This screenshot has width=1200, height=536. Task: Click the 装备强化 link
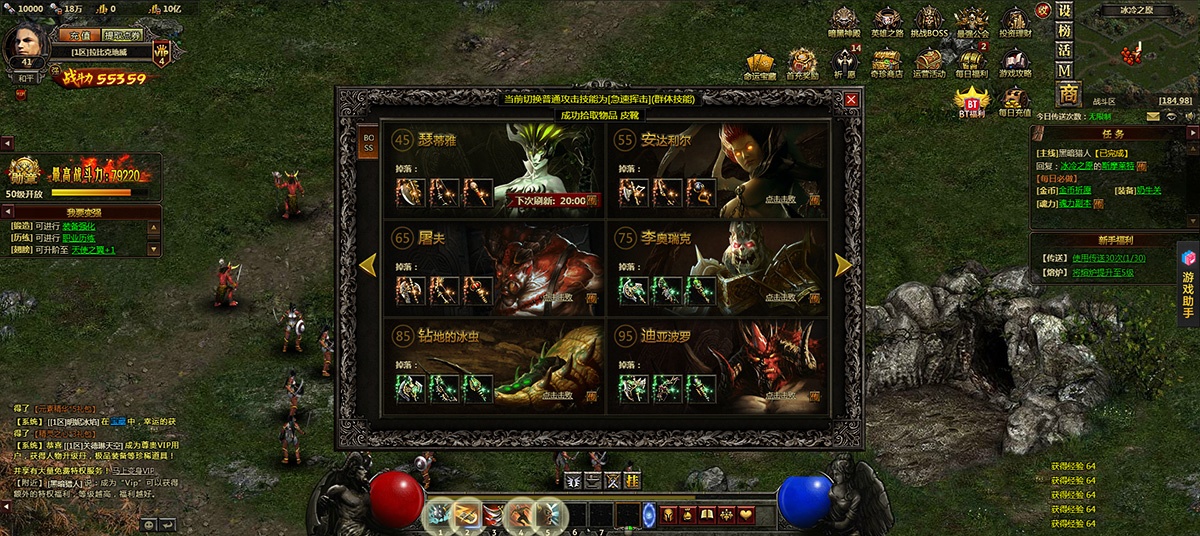[79, 225]
